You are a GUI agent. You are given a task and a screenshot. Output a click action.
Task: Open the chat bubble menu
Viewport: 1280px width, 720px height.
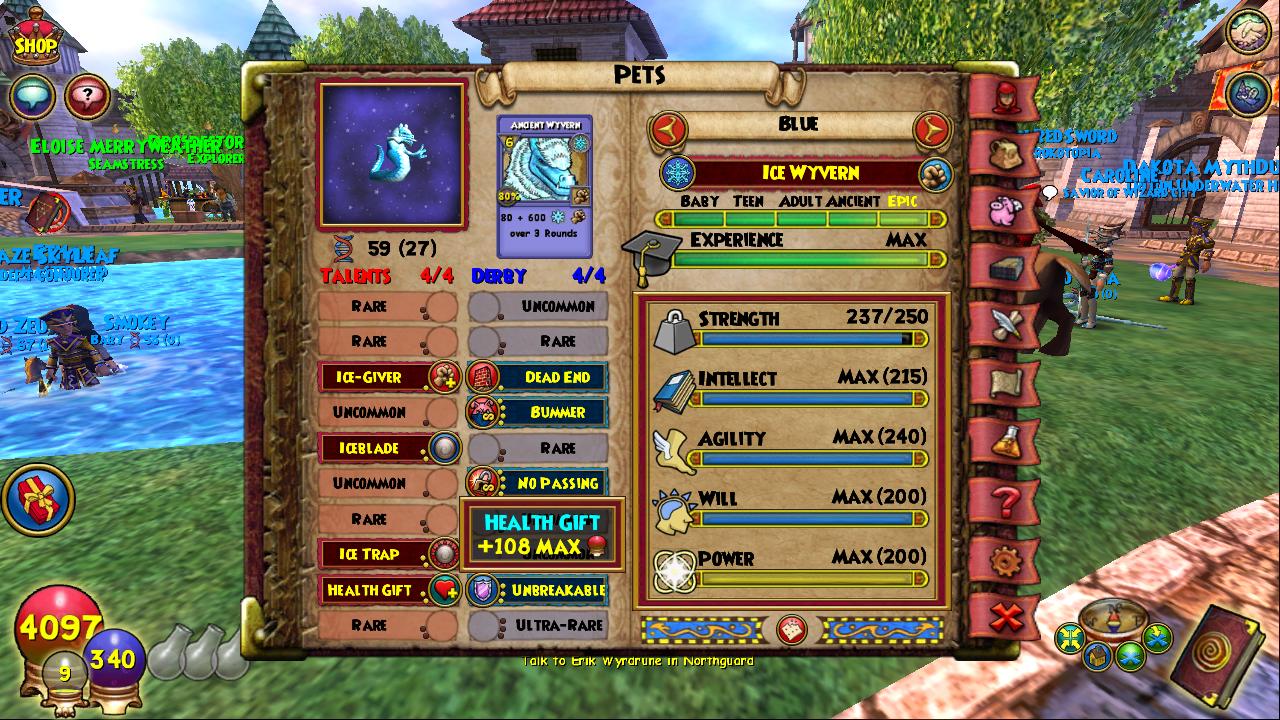pyautogui.click(x=32, y=96)
